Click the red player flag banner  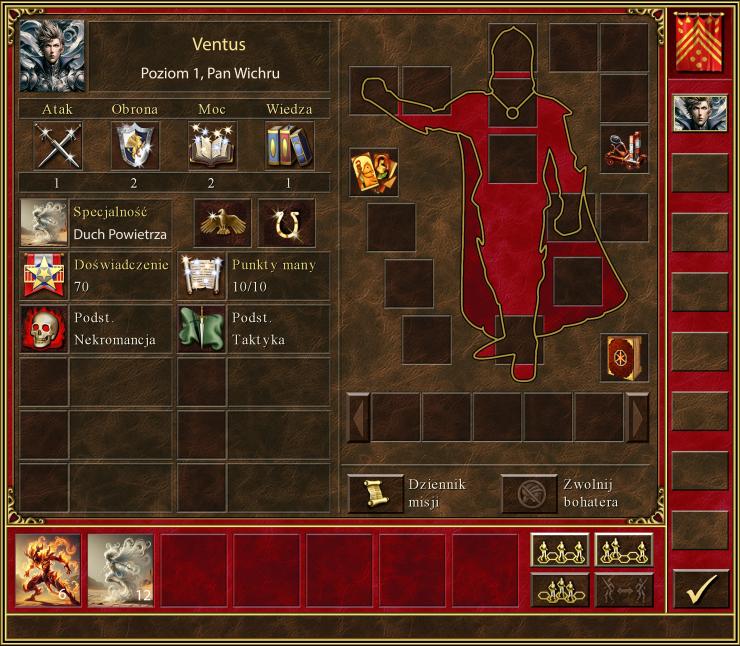coord(700,43)
